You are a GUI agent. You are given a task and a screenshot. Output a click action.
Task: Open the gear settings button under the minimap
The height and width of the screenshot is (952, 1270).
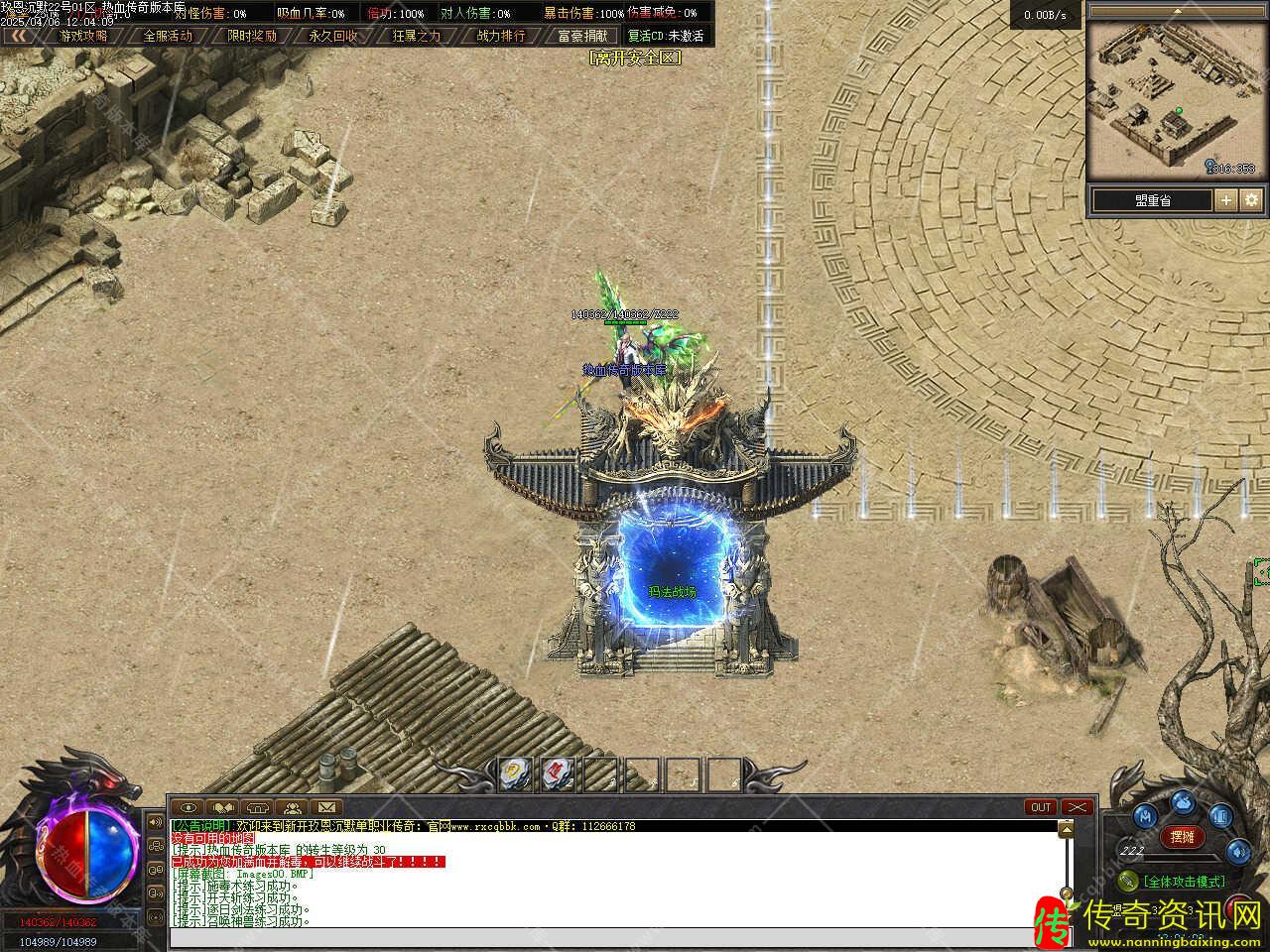pyautogui.click(x=1251, y=200)
